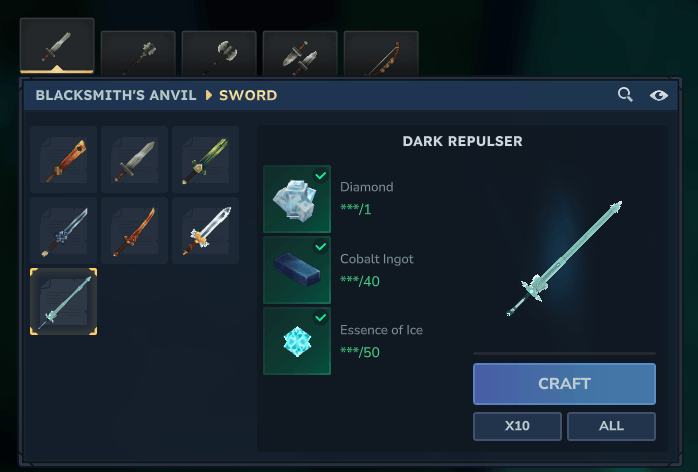Click the Essence of Ice ingredient

pos(297,341)
